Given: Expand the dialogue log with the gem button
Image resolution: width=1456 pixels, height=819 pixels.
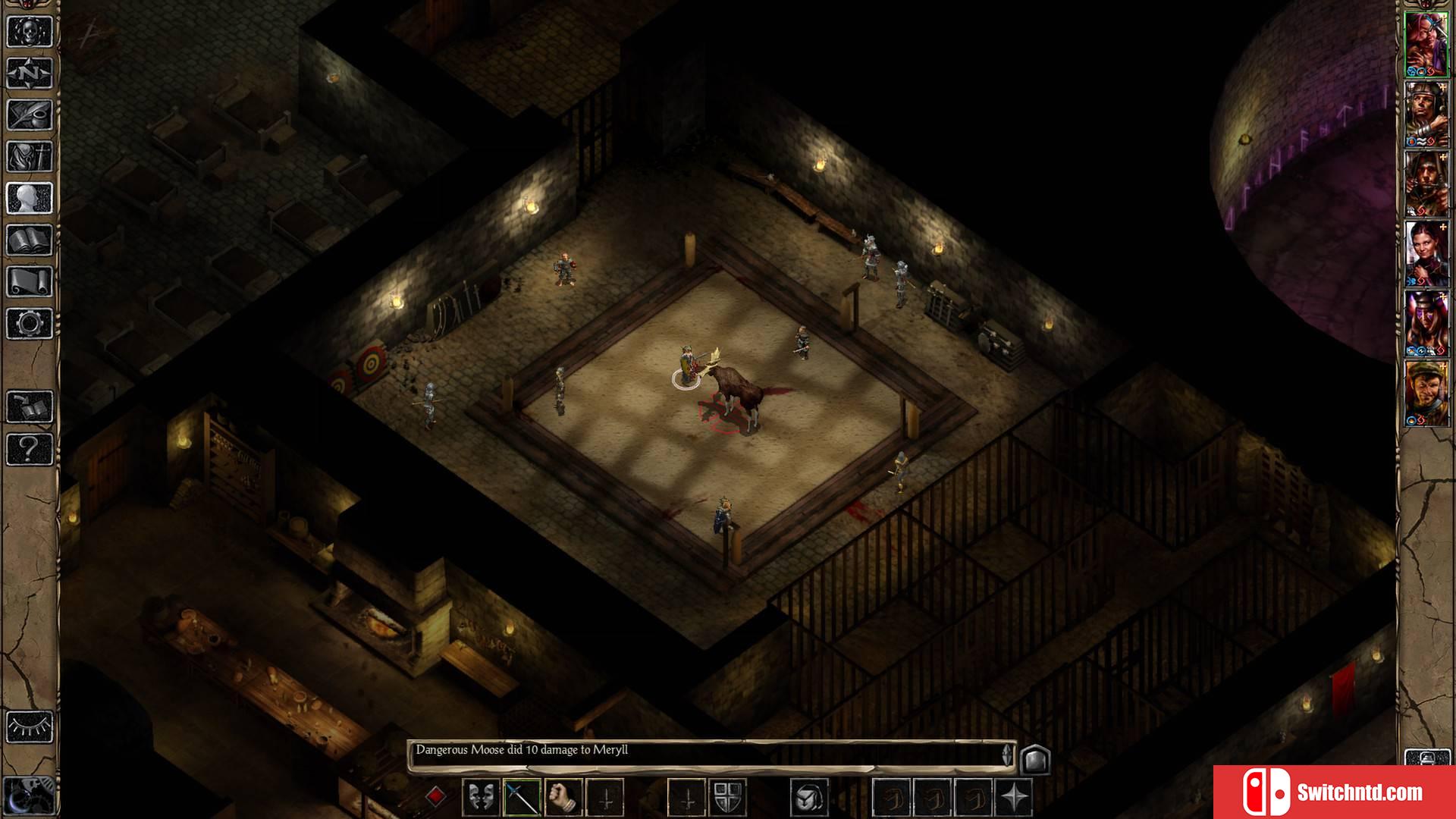Looking at the screenshot, I should tap(1035, 759).
